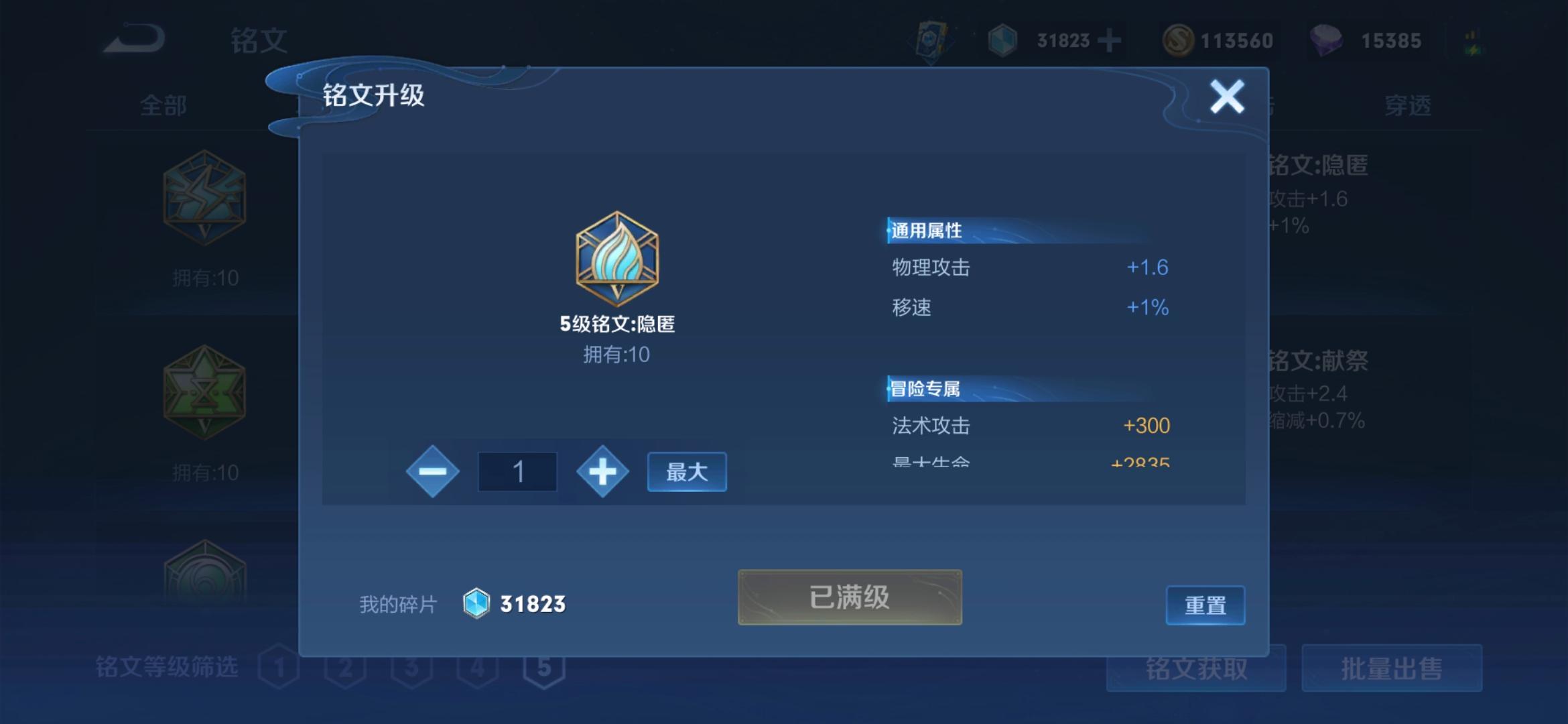Click the minus diamond to decrease quantity
Viewport: 1568px width, 724px height.
[434, 471]
